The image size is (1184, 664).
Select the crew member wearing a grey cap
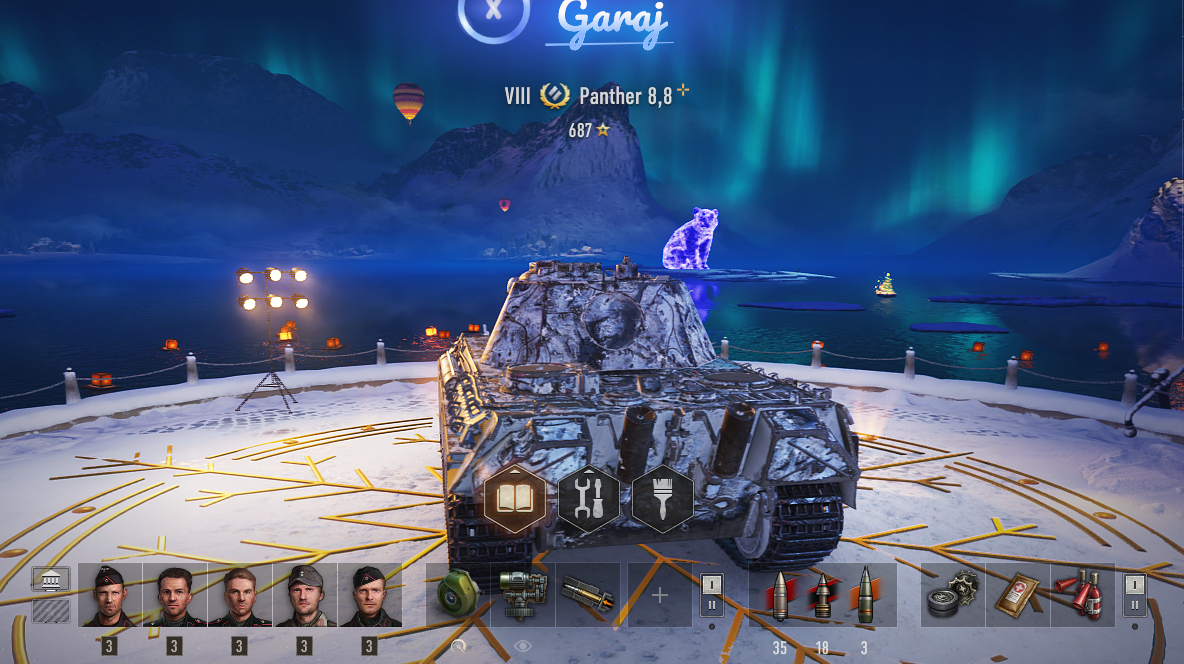click(305, 595)
